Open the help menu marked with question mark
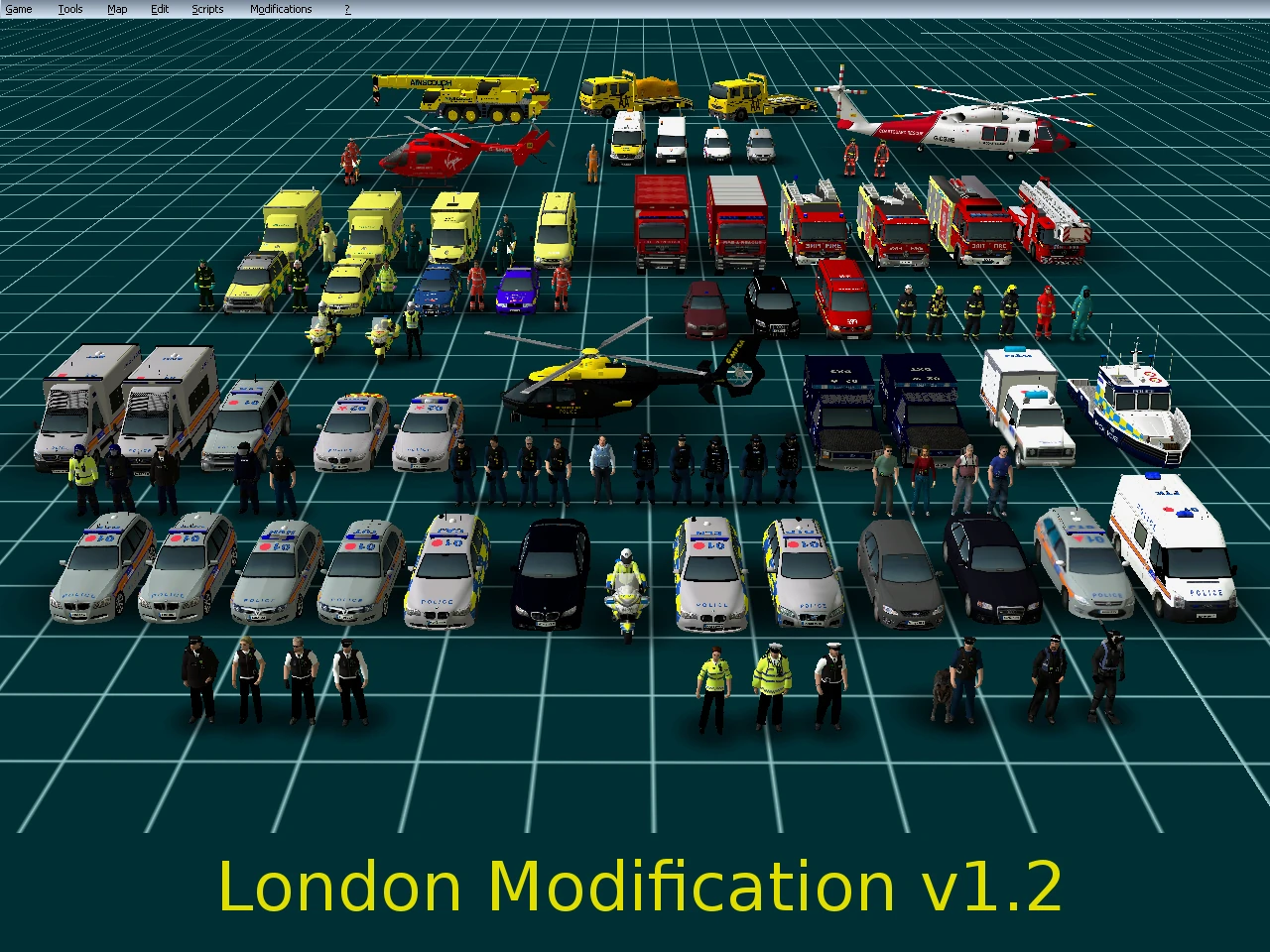Image resolution: width=1270 pixels, height=952 pixels. point(346,8)
